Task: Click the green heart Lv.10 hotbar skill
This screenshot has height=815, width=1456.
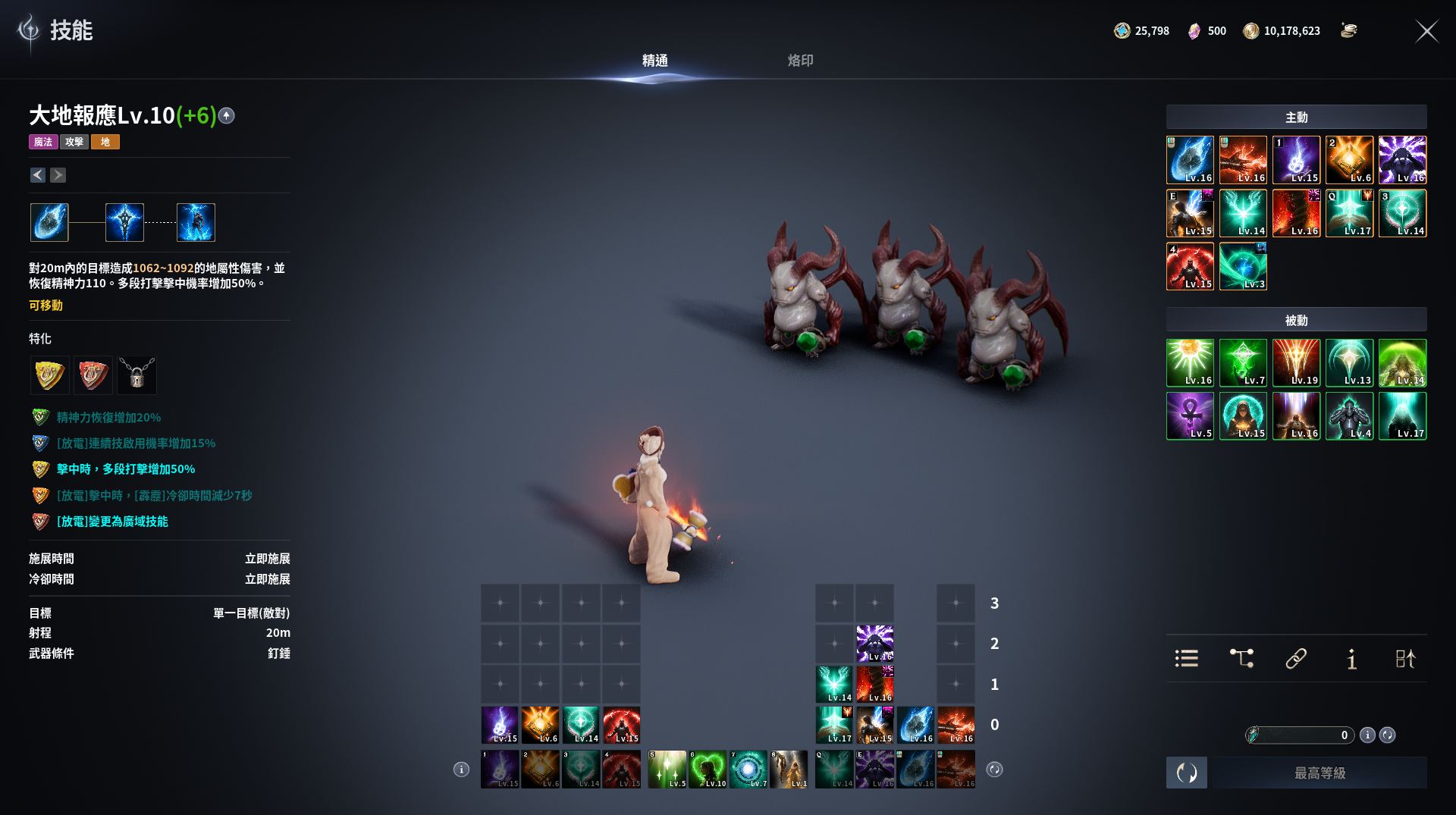Action: tap(708, 770)
